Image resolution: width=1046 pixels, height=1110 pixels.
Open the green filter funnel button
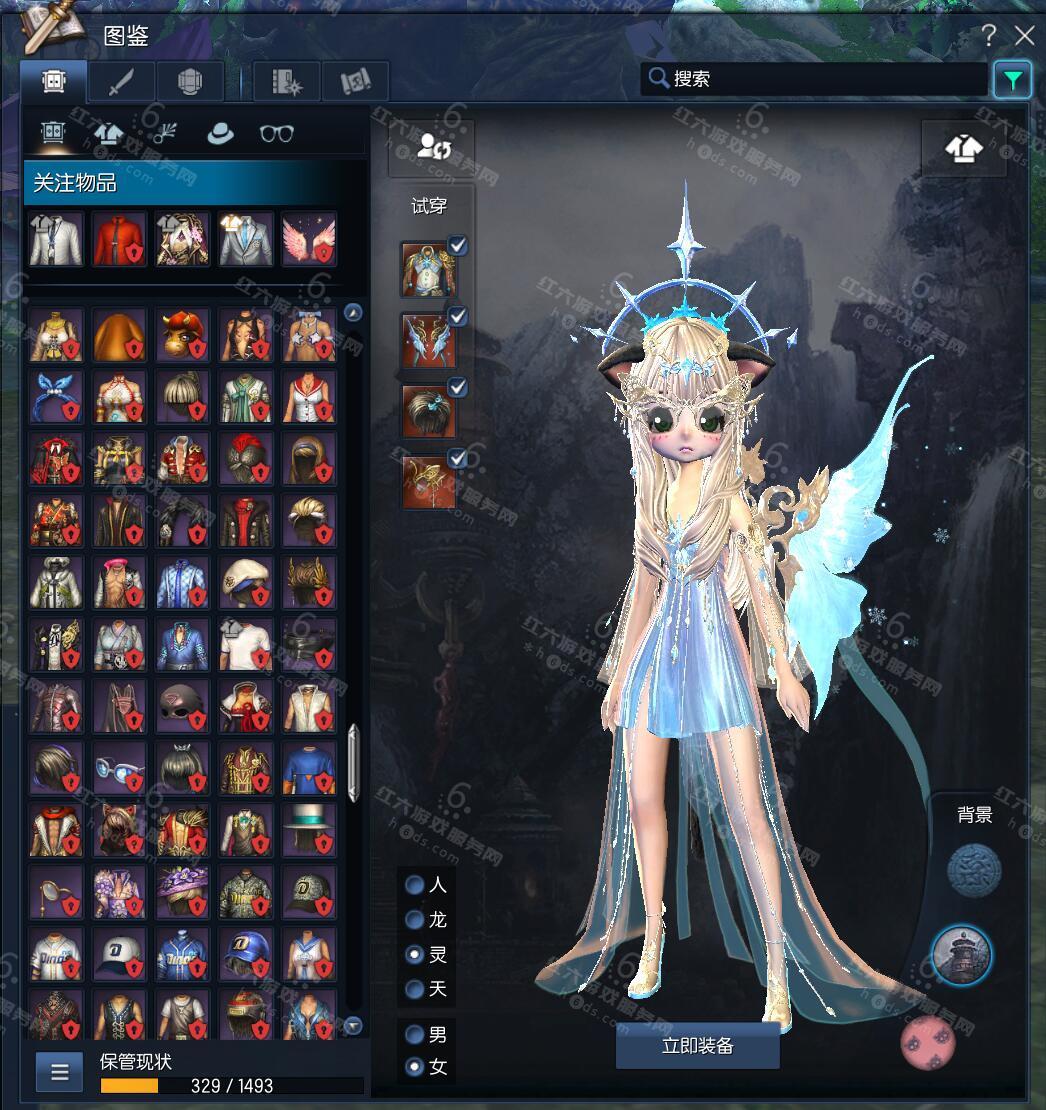click(x=1012, y=80)
